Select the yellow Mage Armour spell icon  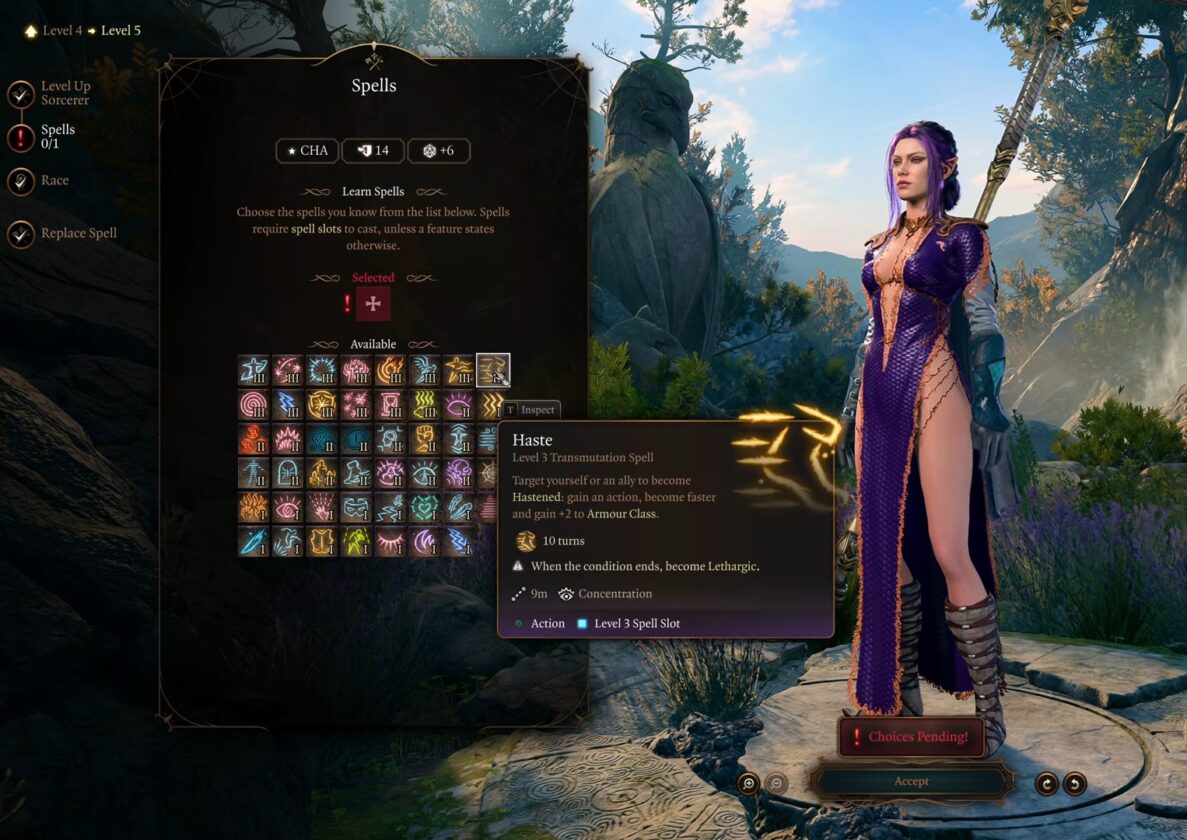point(322,541)
